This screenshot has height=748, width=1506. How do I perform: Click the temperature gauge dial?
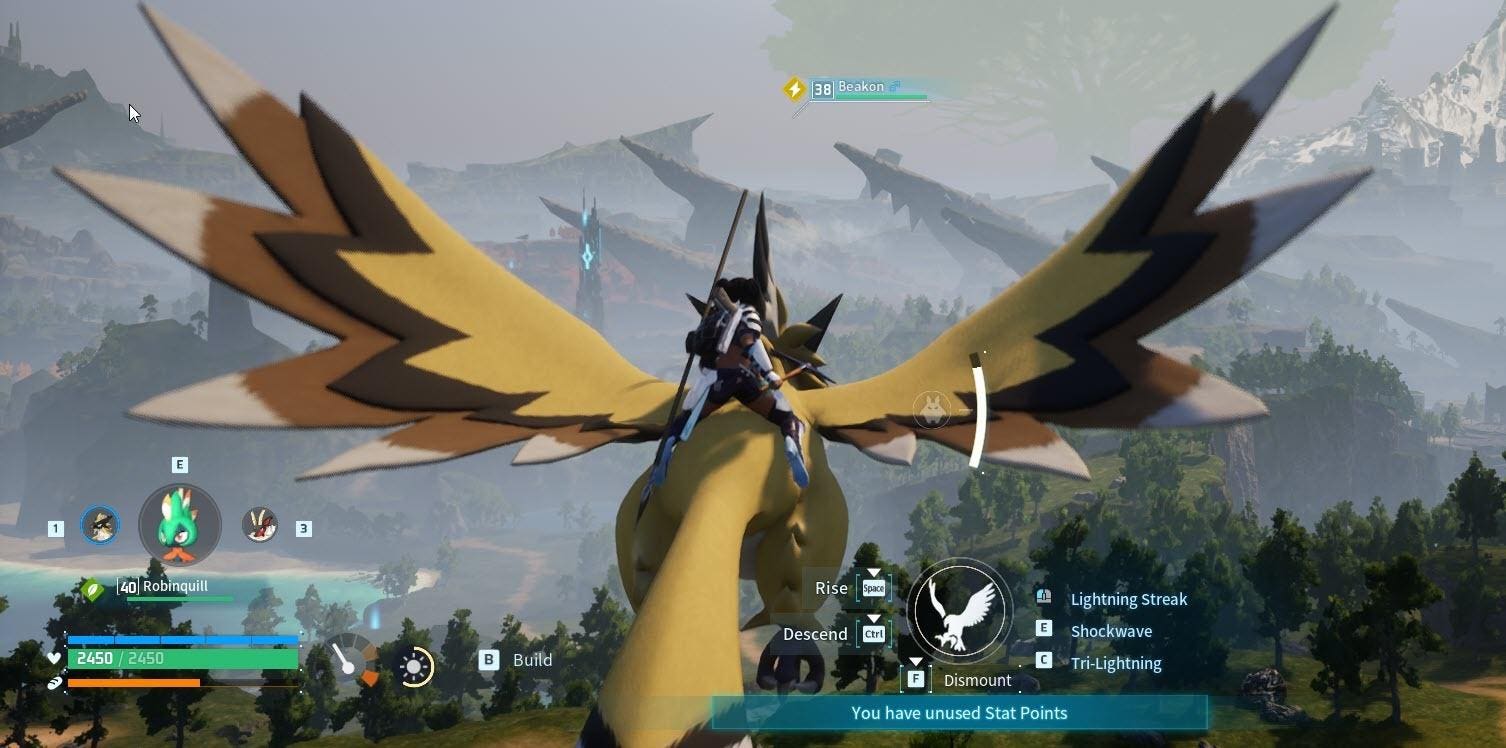[x=354, y=660]
